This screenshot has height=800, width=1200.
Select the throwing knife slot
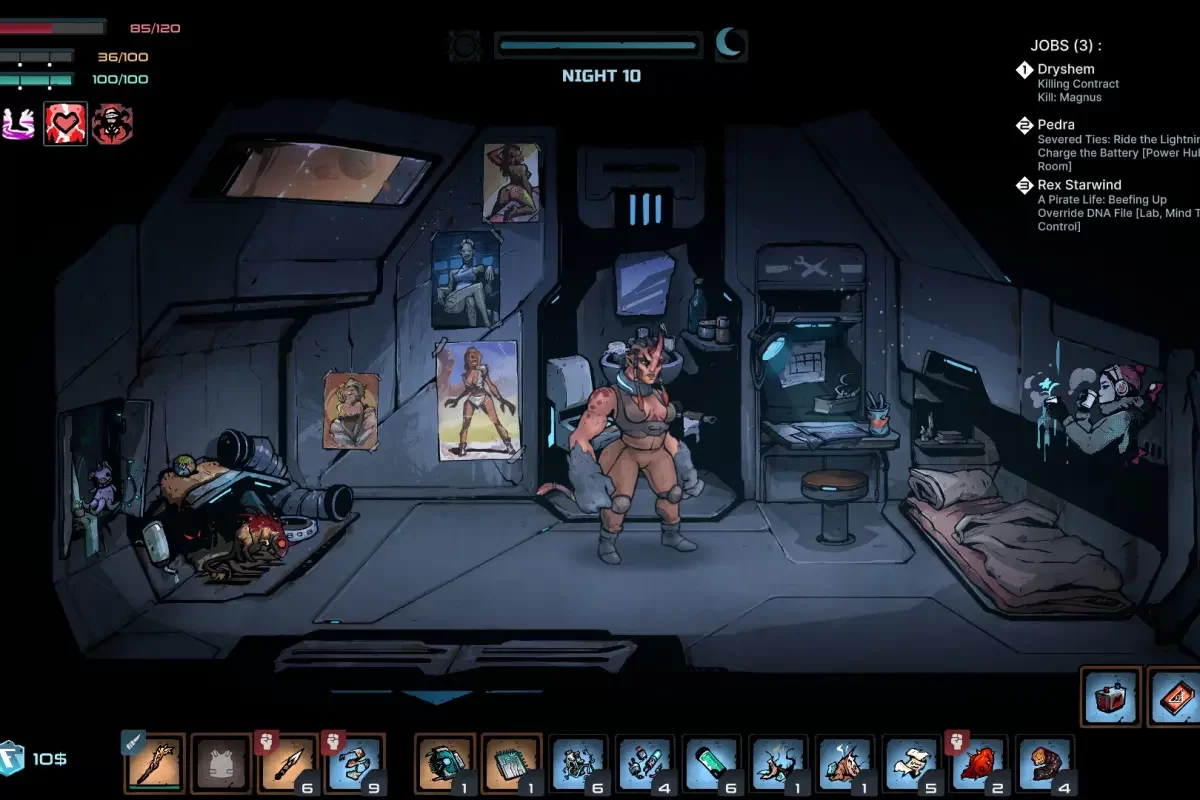(288, 765)
